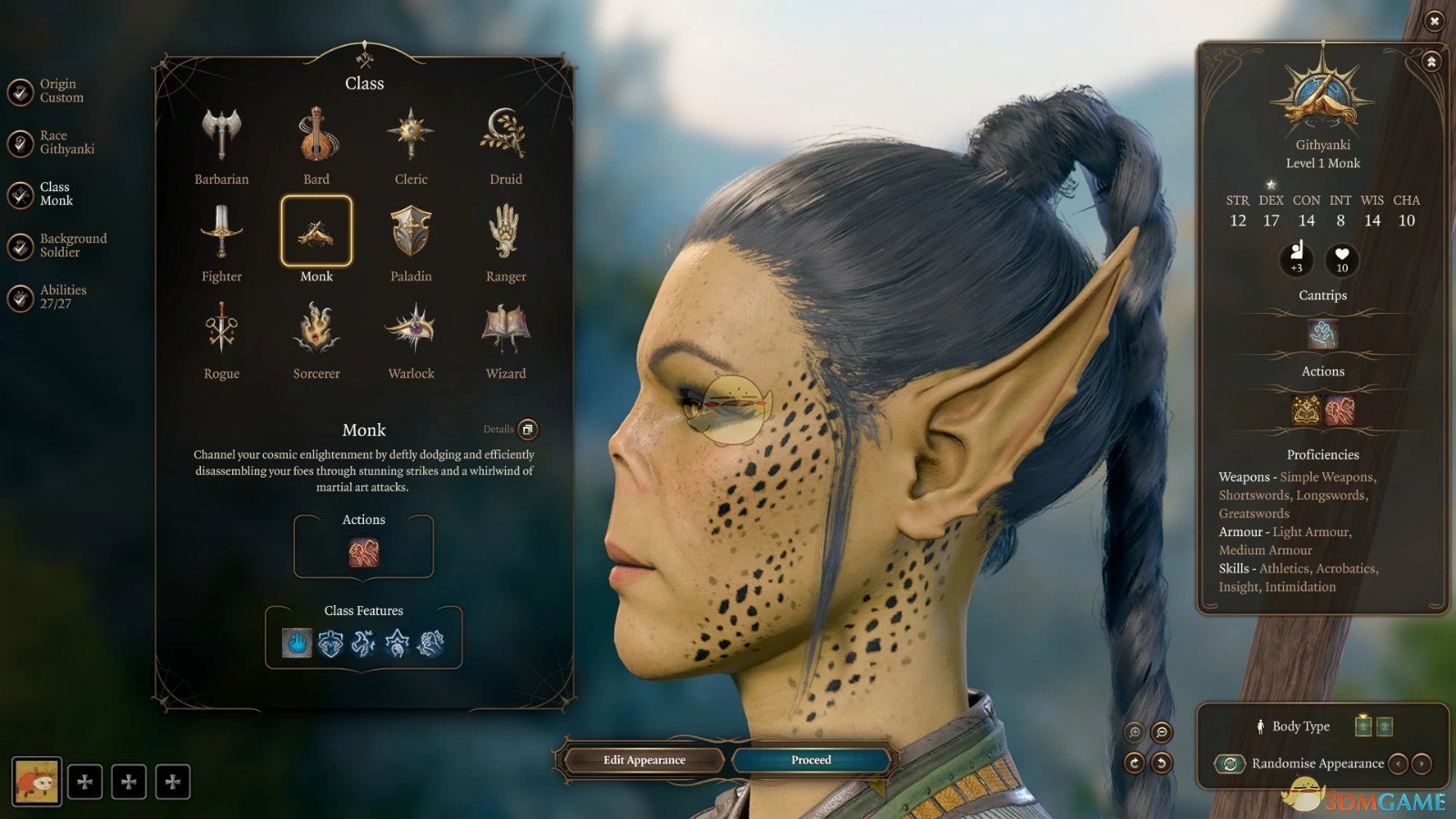Zoom in using the magnifier icon

1134,731
